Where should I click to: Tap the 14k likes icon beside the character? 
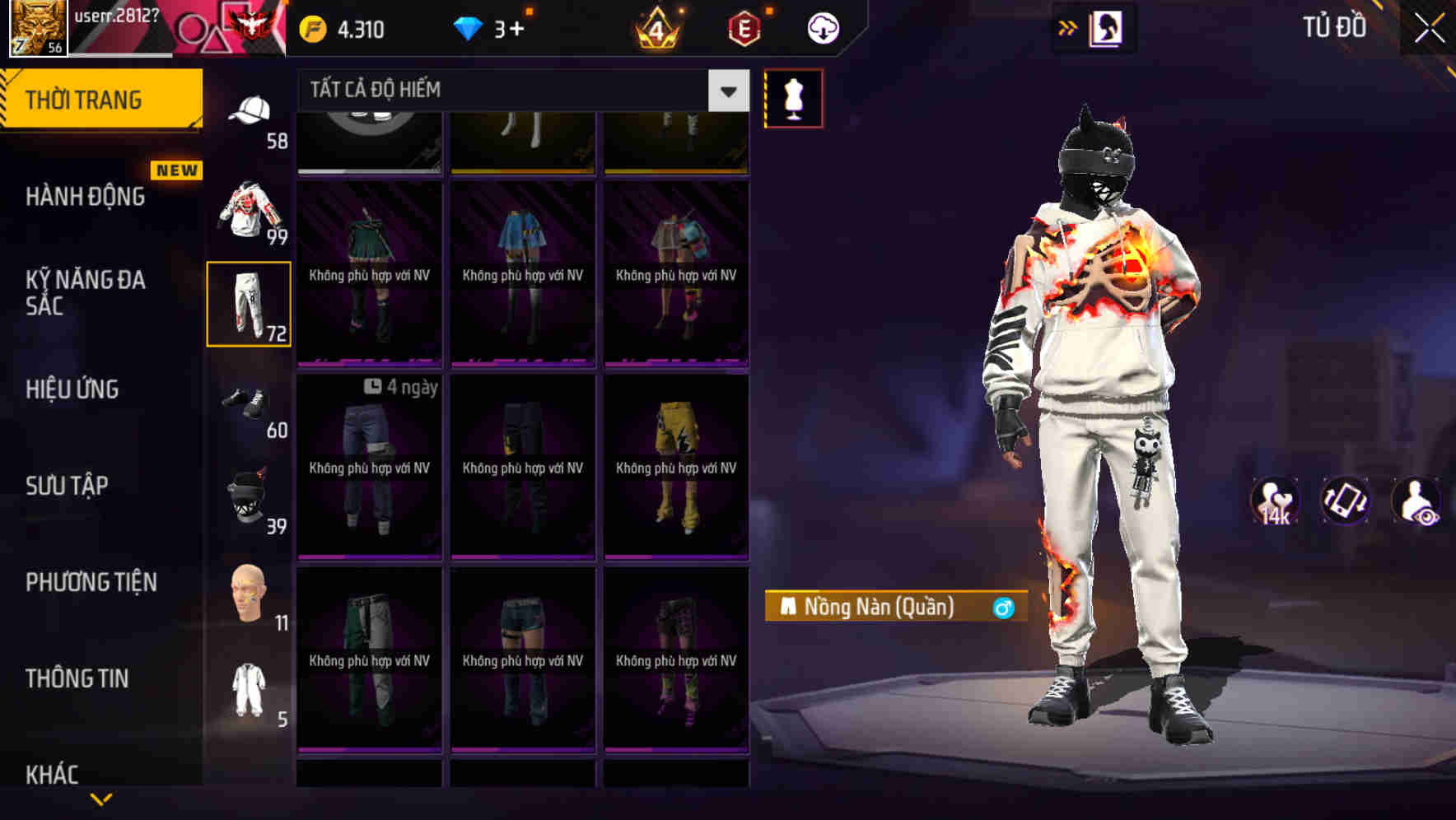coord(1272,501)
